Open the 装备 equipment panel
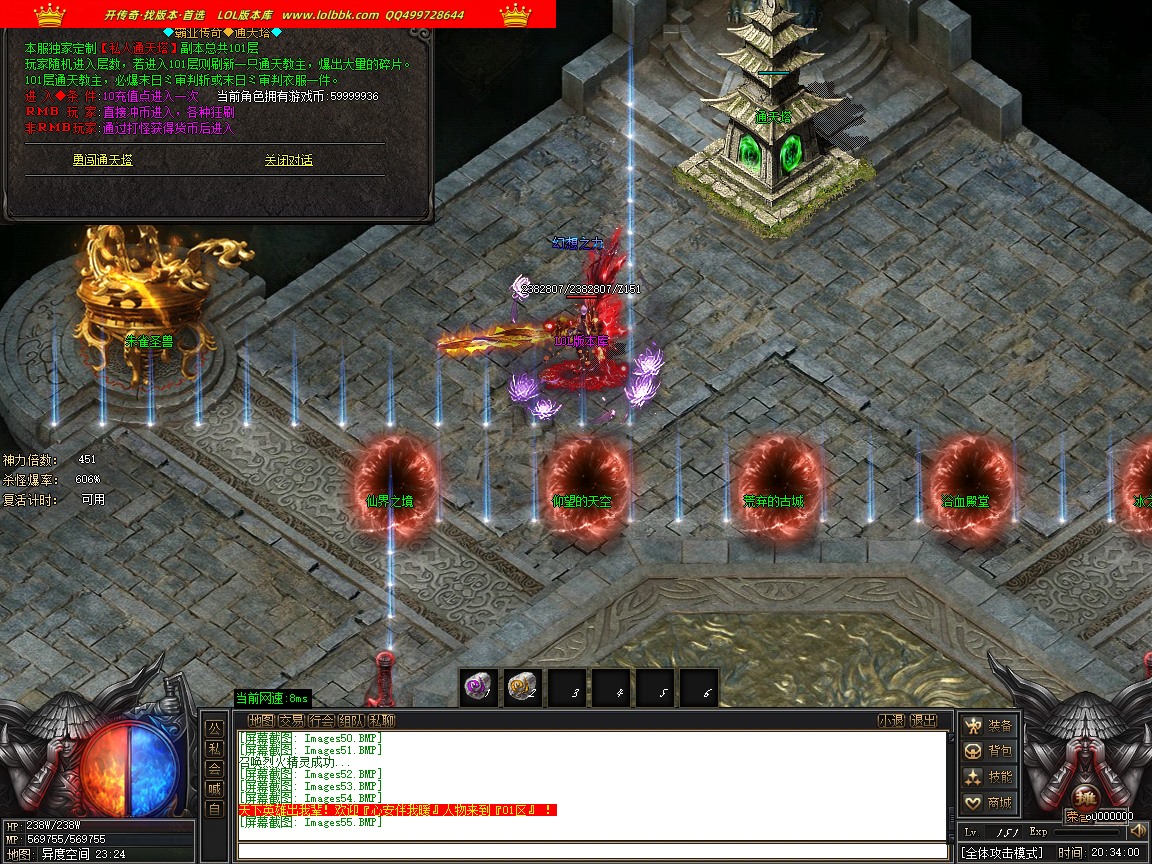The height and width of the screenshot is (864, 1152). tap(988, 726)
